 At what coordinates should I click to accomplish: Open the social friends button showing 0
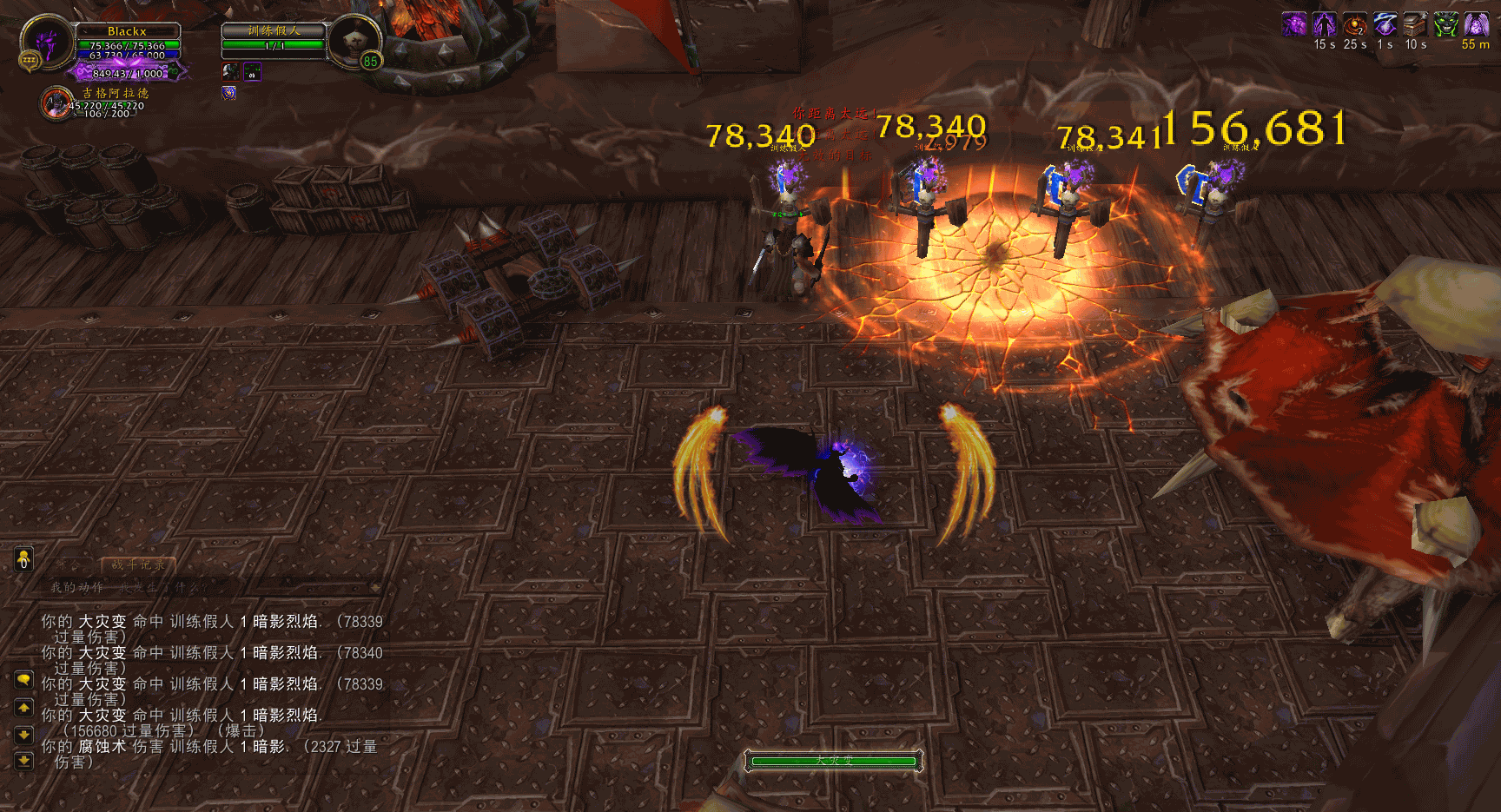click(24, 558)
